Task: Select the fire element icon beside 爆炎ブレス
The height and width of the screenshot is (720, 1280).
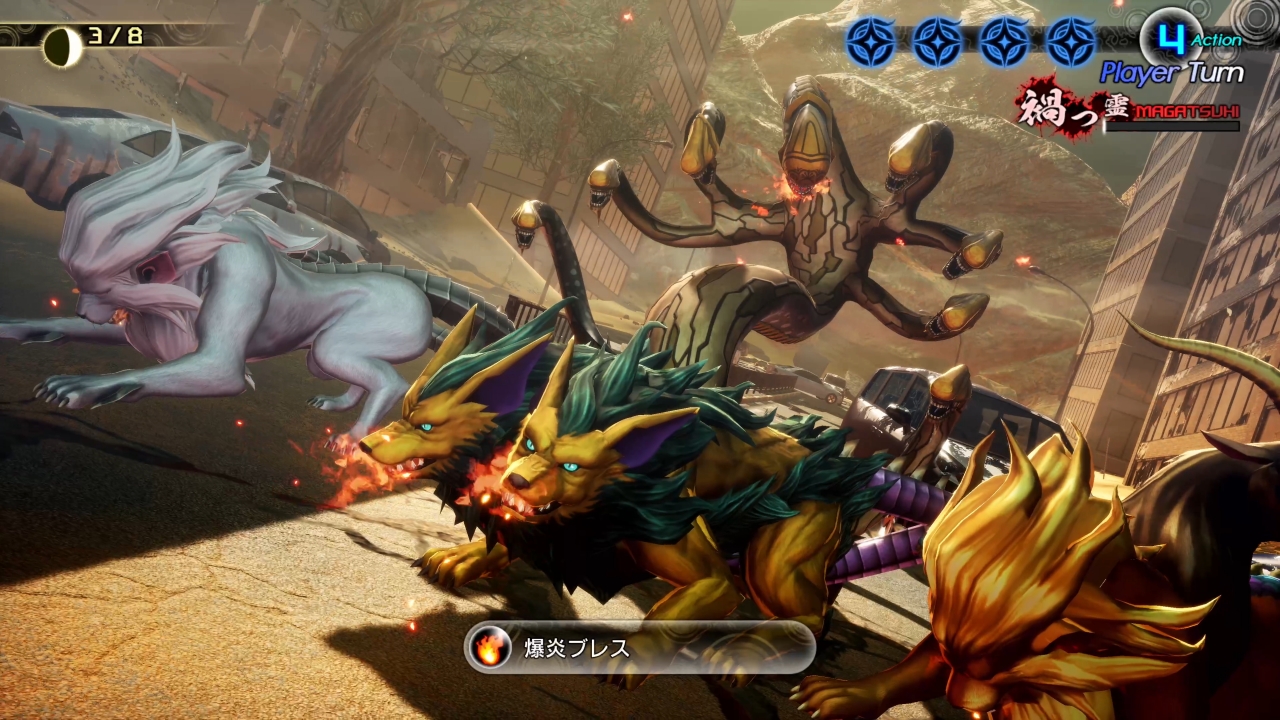Action: (x=490, y=648)
